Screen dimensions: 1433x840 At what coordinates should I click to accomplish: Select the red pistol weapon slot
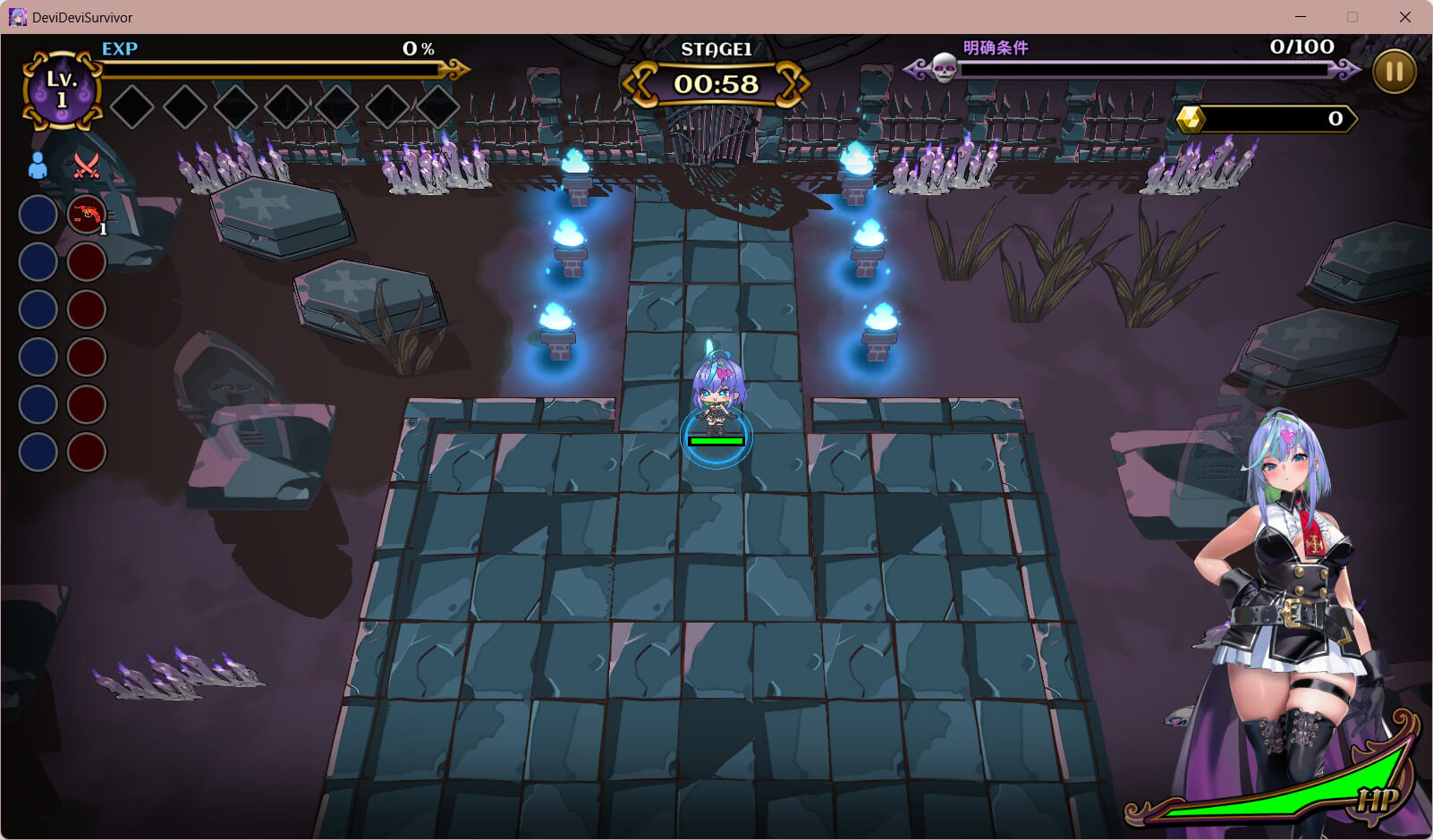pyautogui.click(x=87, y=215)
